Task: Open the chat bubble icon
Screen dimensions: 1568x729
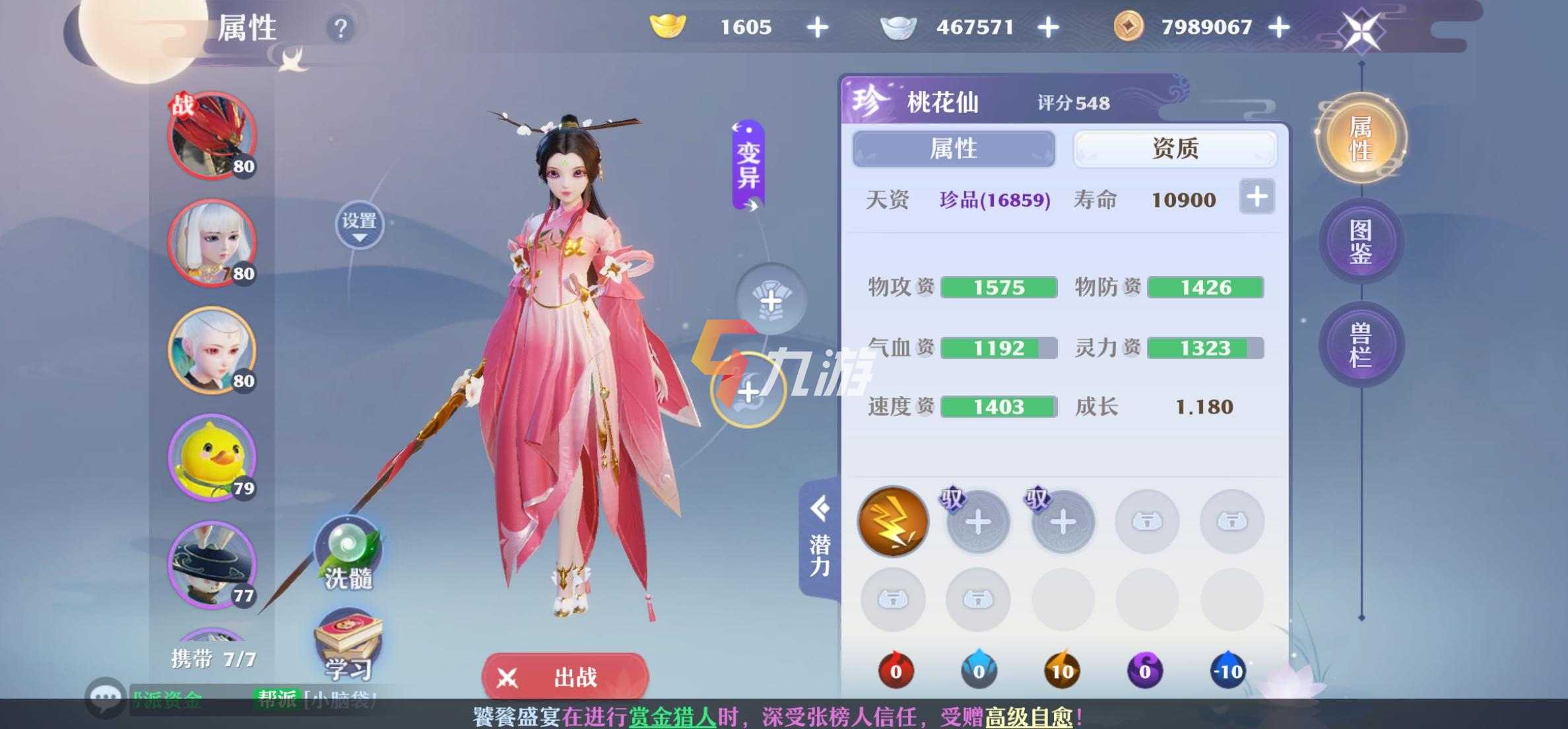Action: (x=105, y=697)
